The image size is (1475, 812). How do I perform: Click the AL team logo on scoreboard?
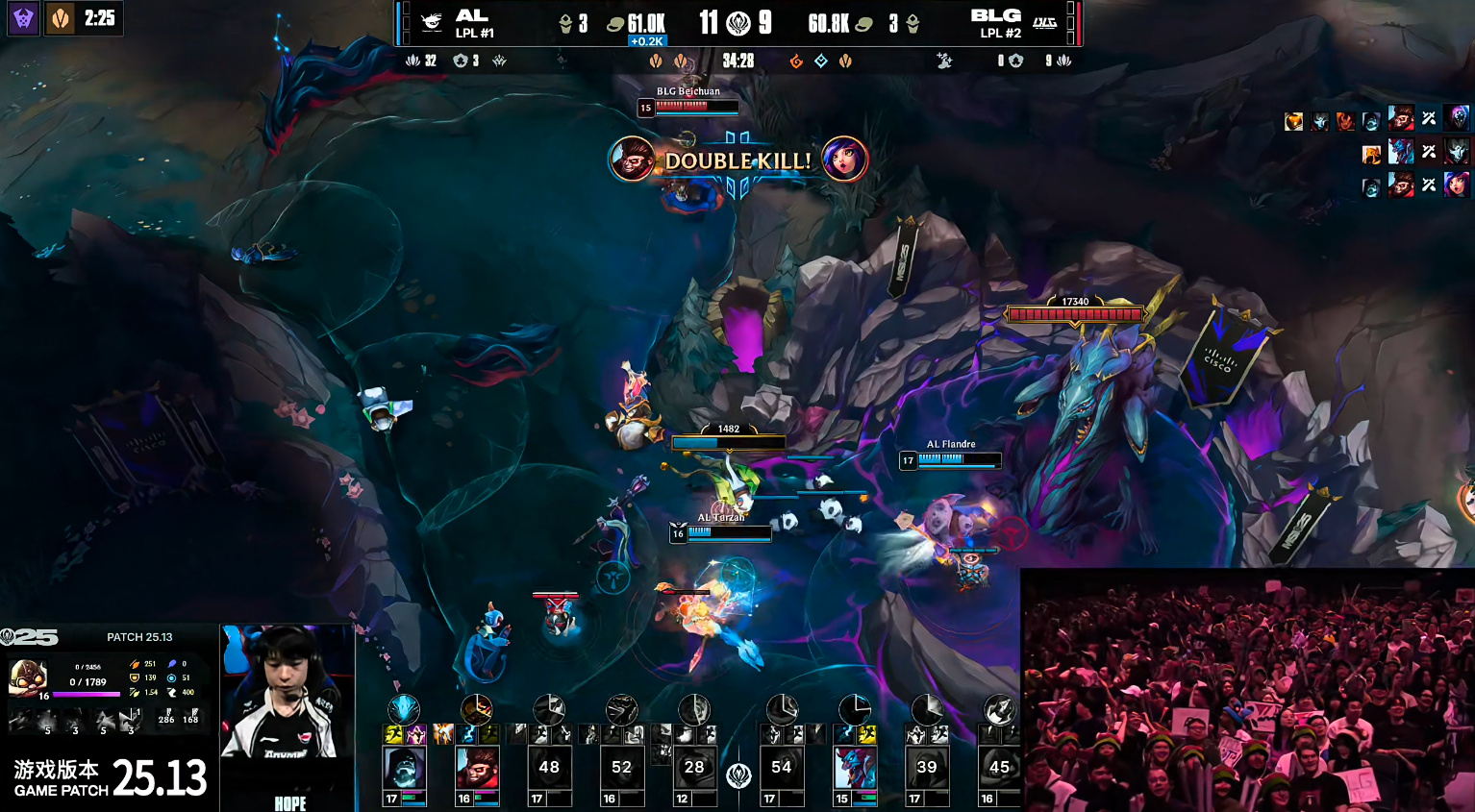tap(432, 23)
